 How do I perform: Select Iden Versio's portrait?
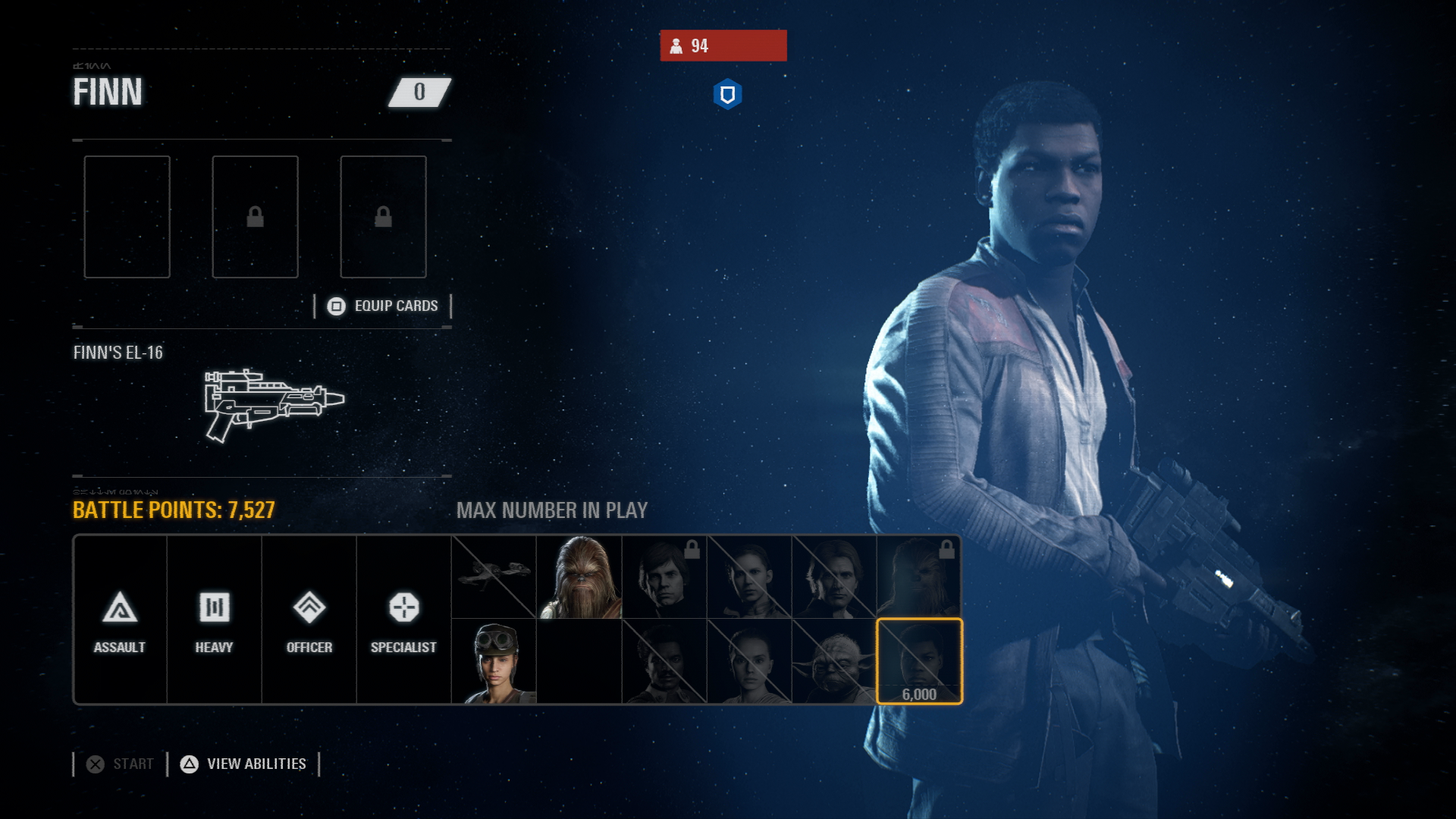[x=493, y=660]
